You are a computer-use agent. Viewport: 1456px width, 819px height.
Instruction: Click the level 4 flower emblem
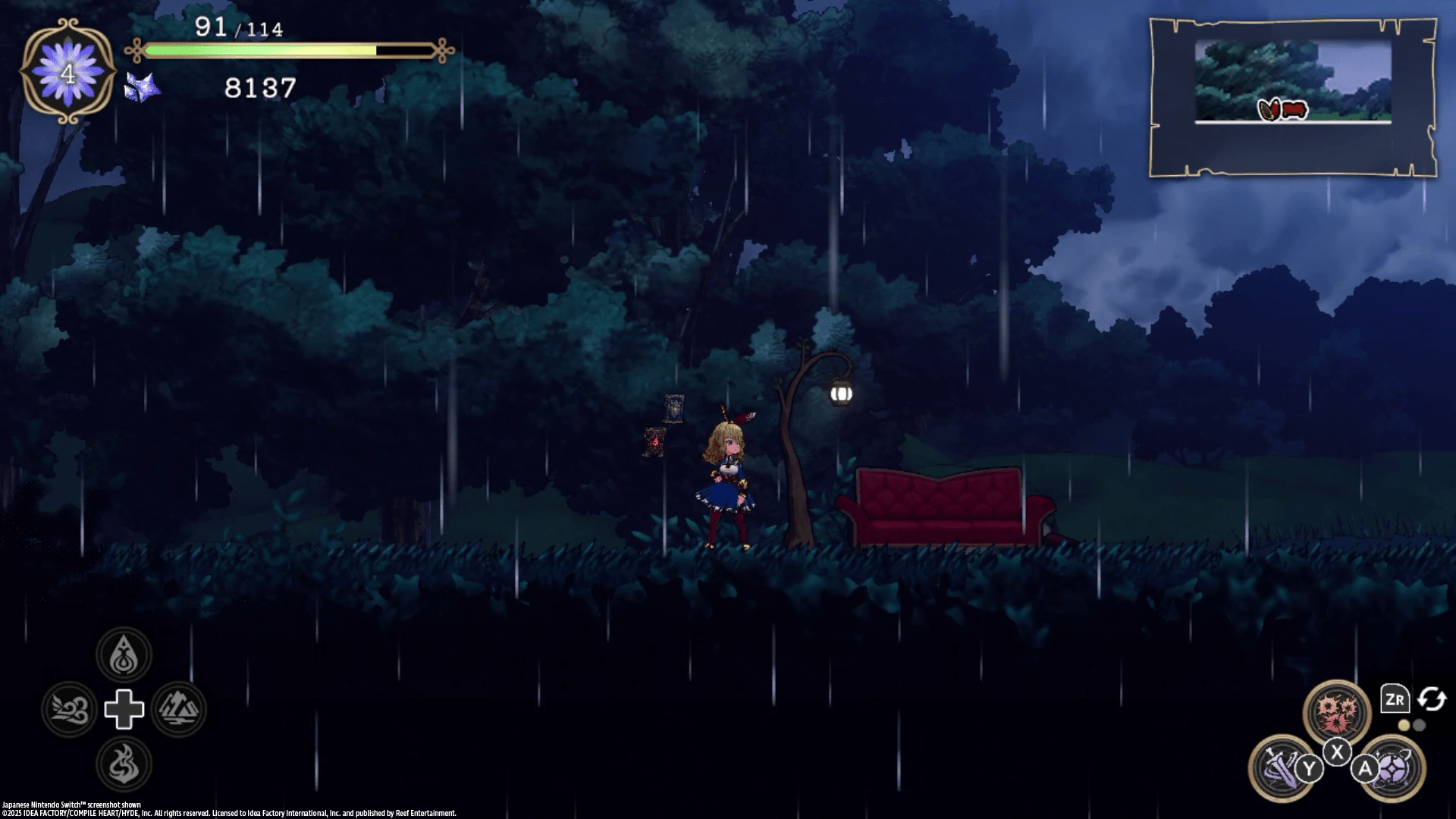tap(67, 73)
